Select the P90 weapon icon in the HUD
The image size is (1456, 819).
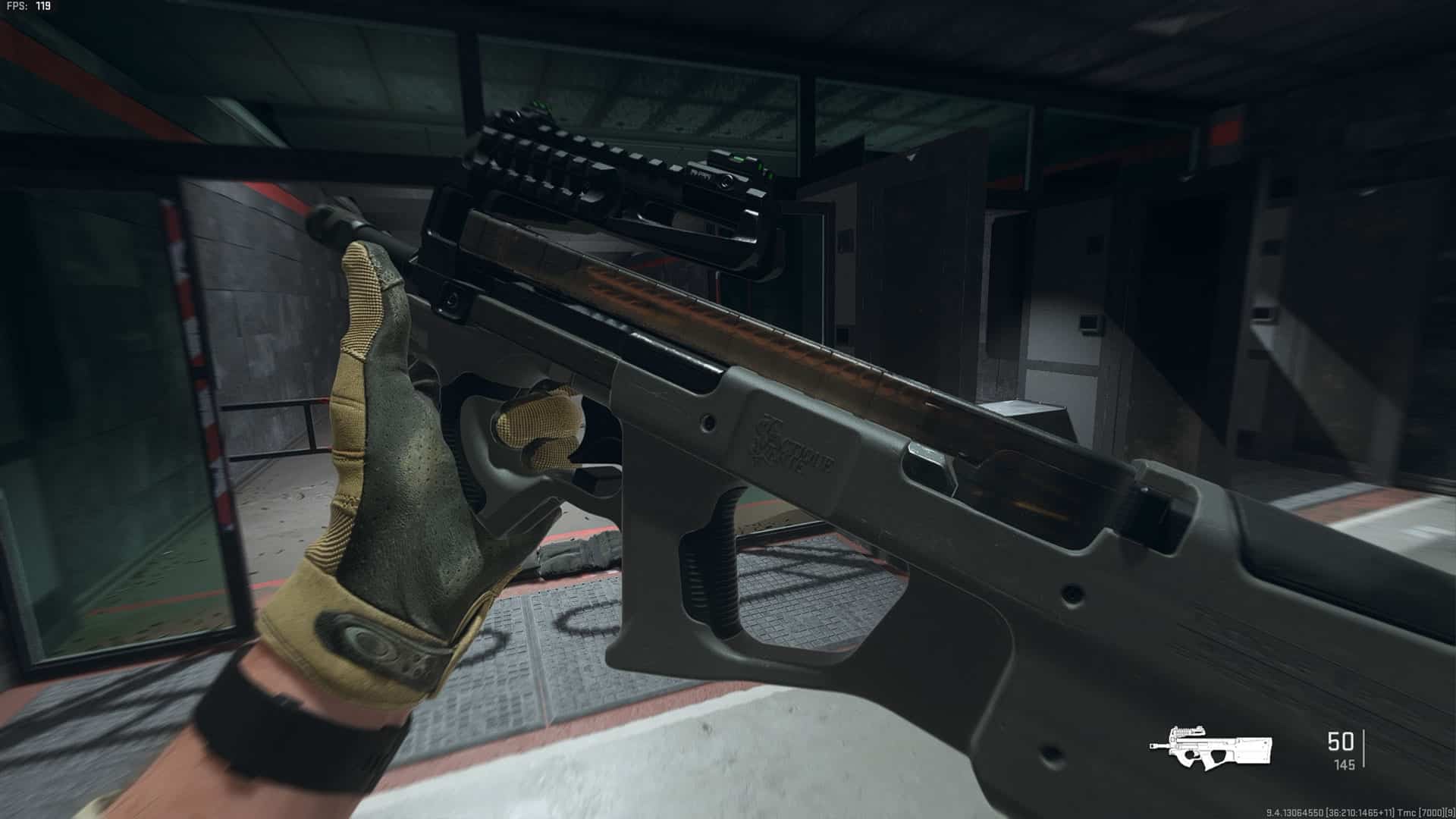(x=1210, y=747)
